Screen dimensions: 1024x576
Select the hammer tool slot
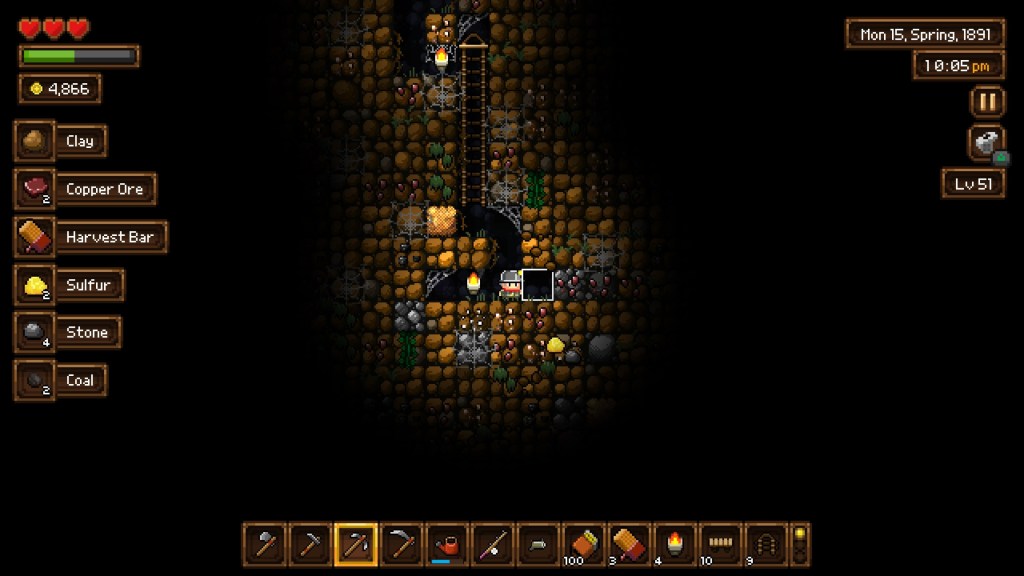pyautogui.click(x=310, y=545)
